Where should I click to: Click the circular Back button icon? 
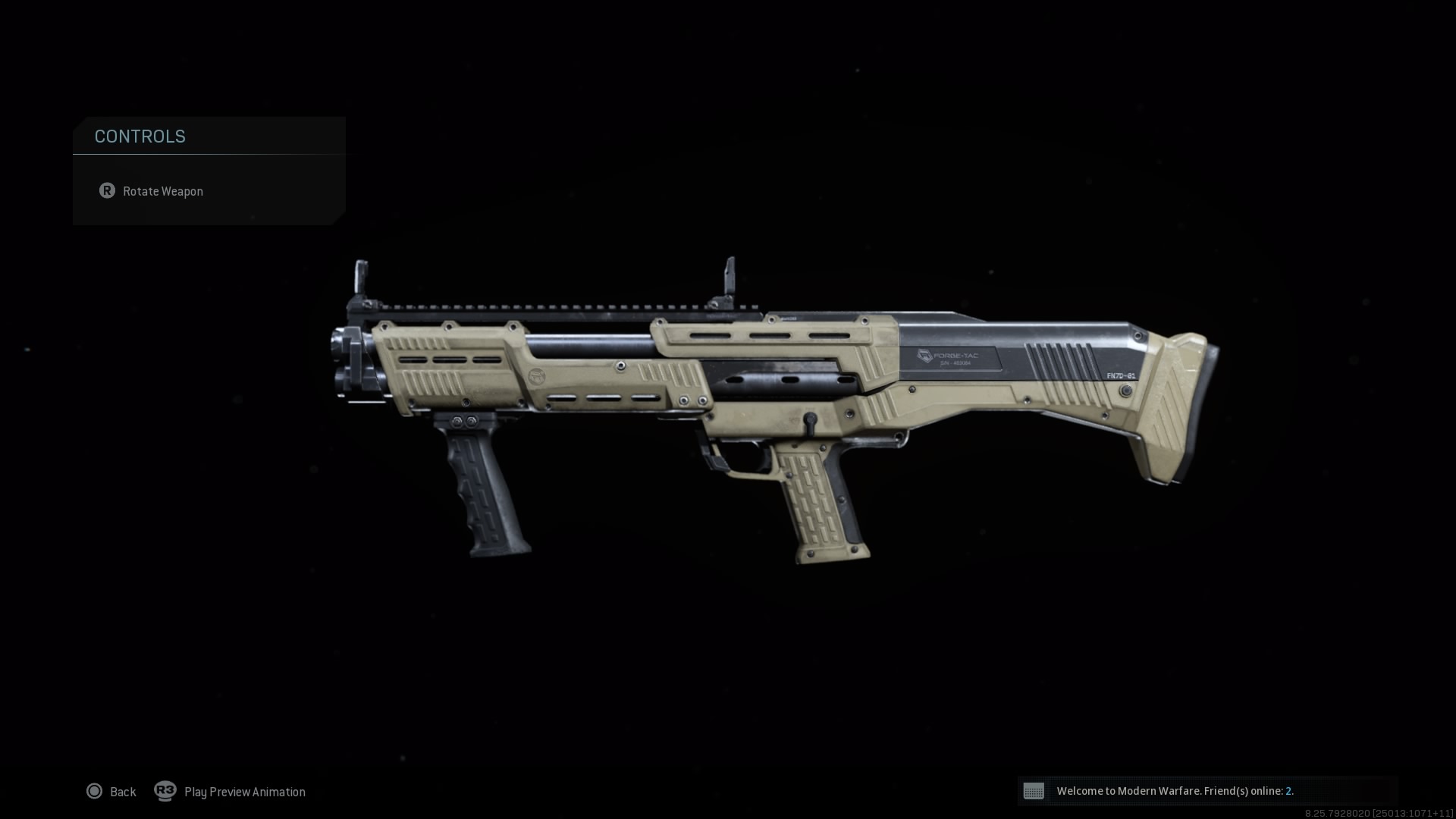(94, 791)
